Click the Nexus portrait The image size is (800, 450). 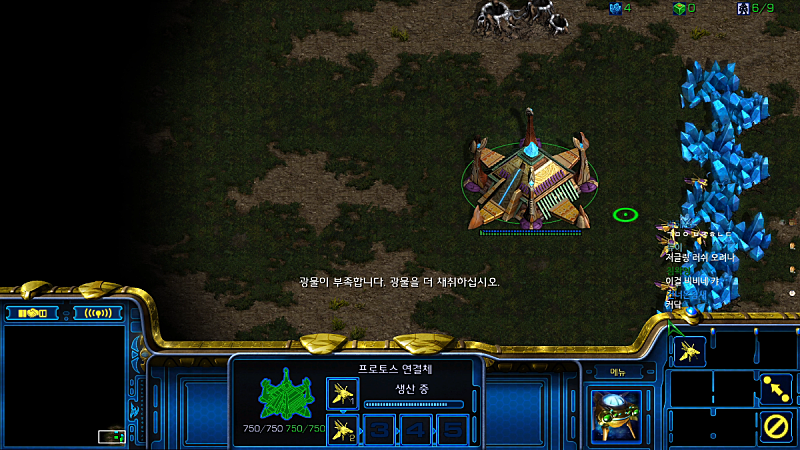614,413
